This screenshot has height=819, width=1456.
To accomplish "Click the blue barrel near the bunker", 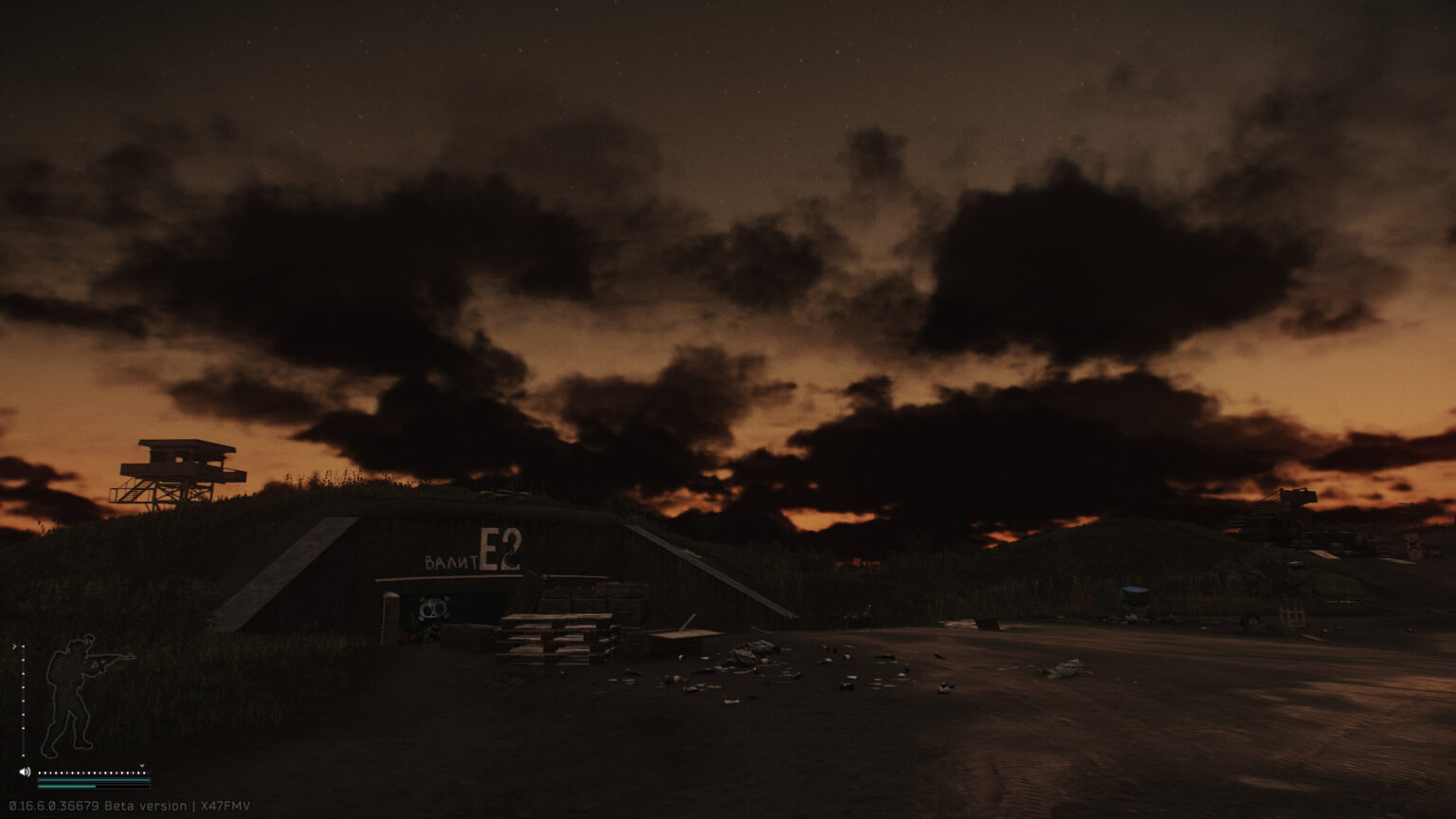I will [x=1134, y=594].
